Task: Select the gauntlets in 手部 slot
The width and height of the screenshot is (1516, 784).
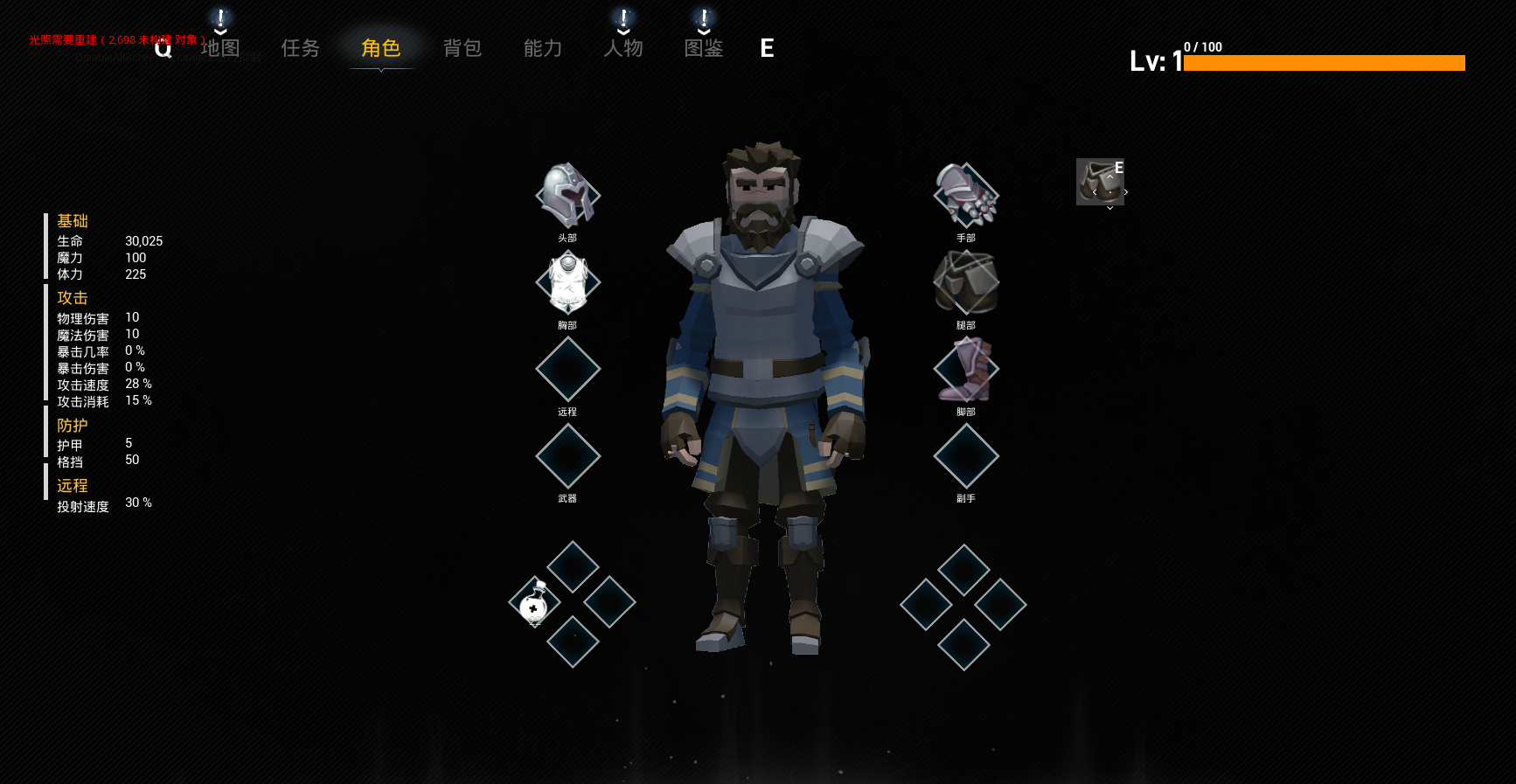Action: click(966, 196)
